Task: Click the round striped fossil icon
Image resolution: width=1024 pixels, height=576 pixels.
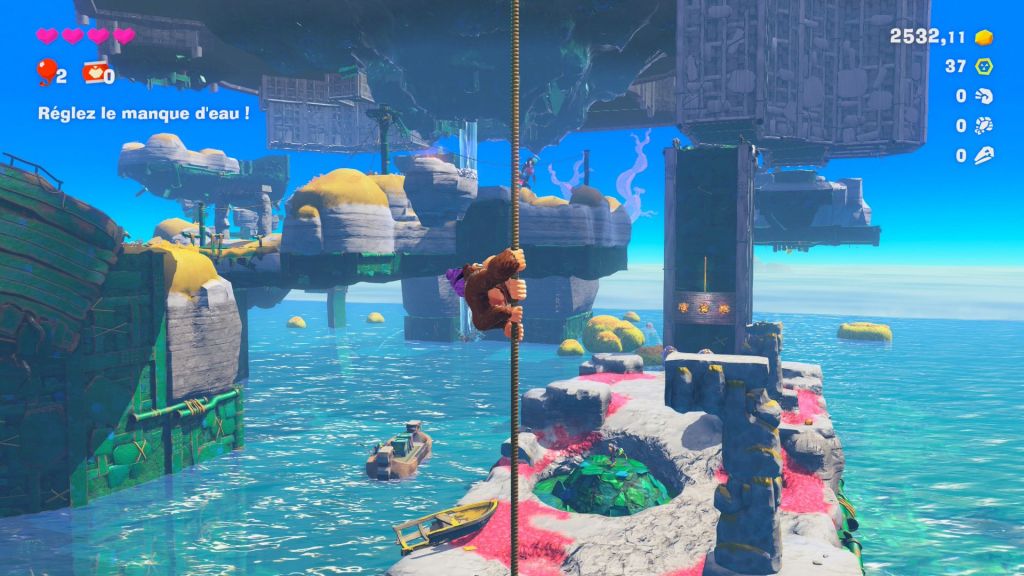Action: point(985,126)
